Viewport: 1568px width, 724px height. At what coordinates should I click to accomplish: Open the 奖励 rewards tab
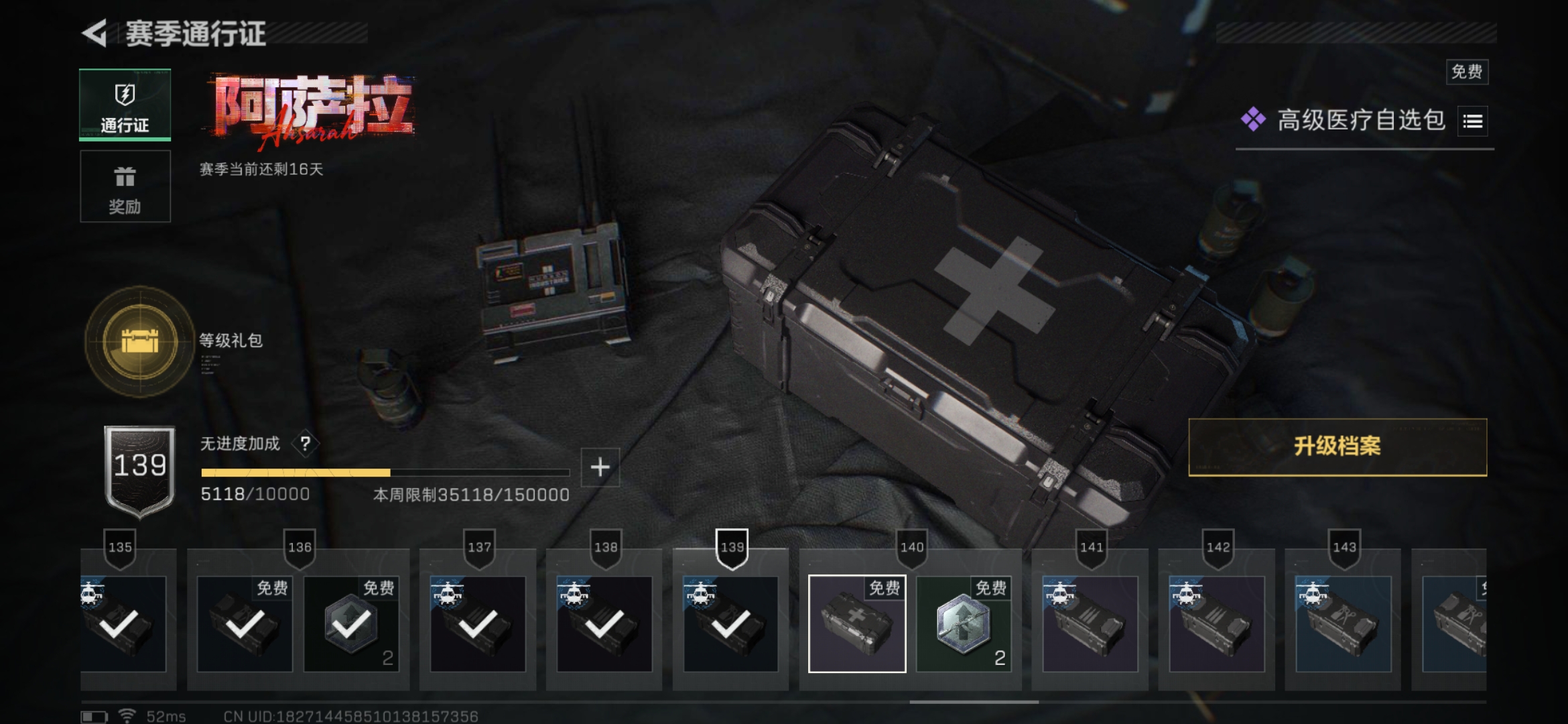pos(125,186)
